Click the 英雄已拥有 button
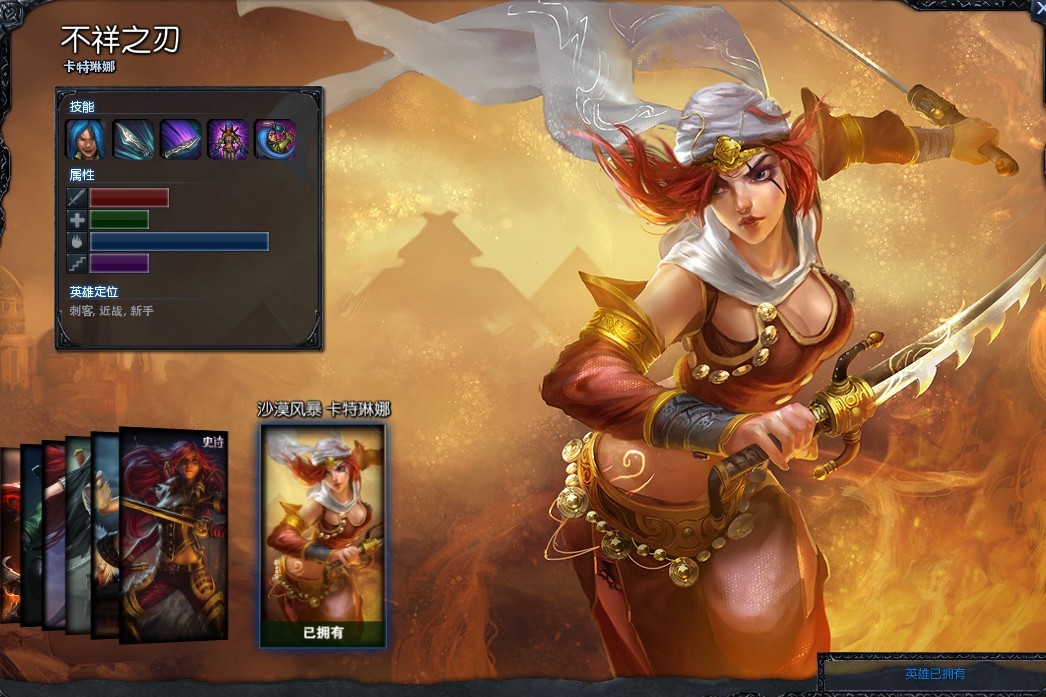Screen dimensions: 1046x697 coord(935,674)
